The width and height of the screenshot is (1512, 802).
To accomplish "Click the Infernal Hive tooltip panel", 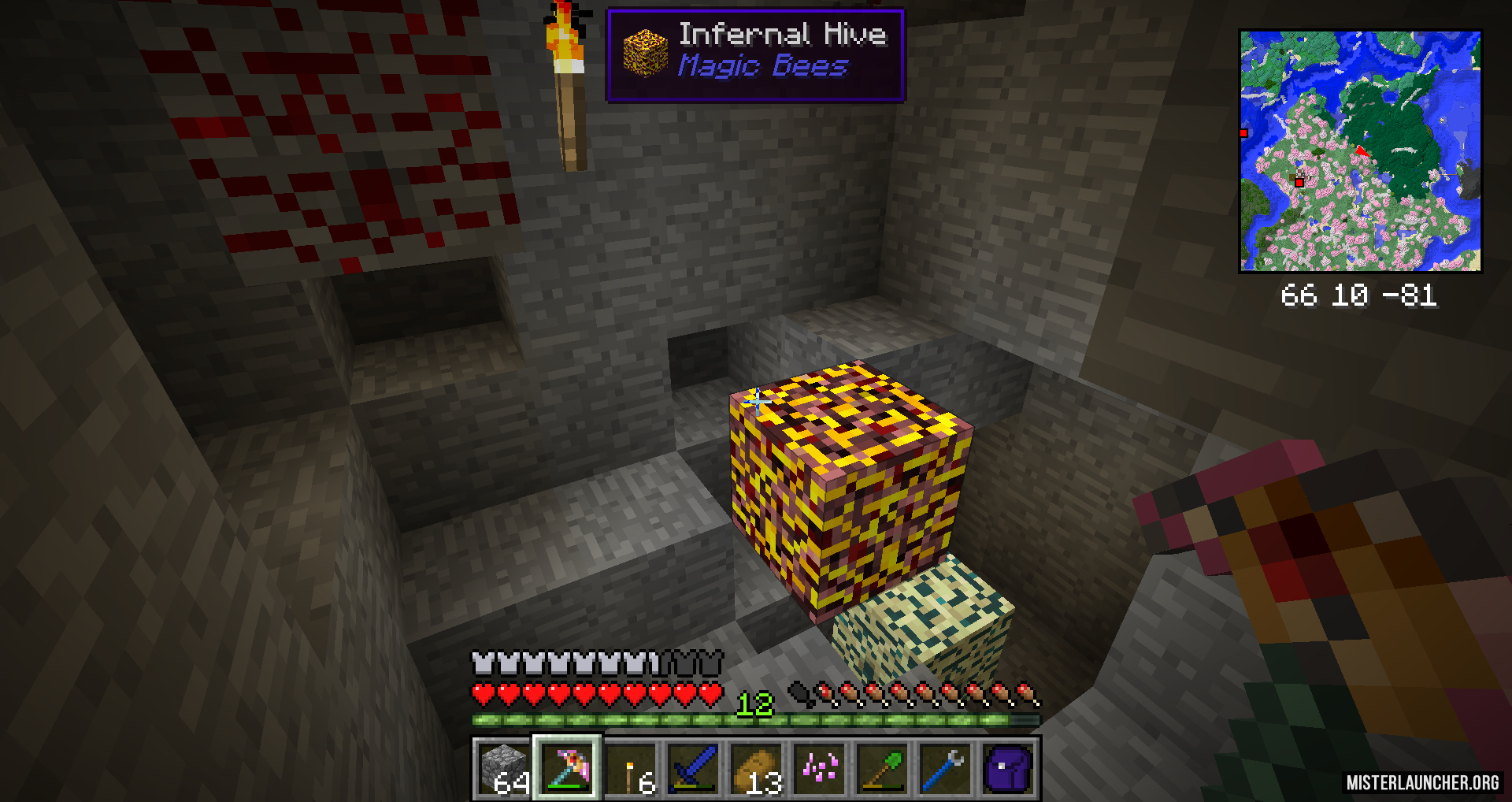I will (755, 54).
